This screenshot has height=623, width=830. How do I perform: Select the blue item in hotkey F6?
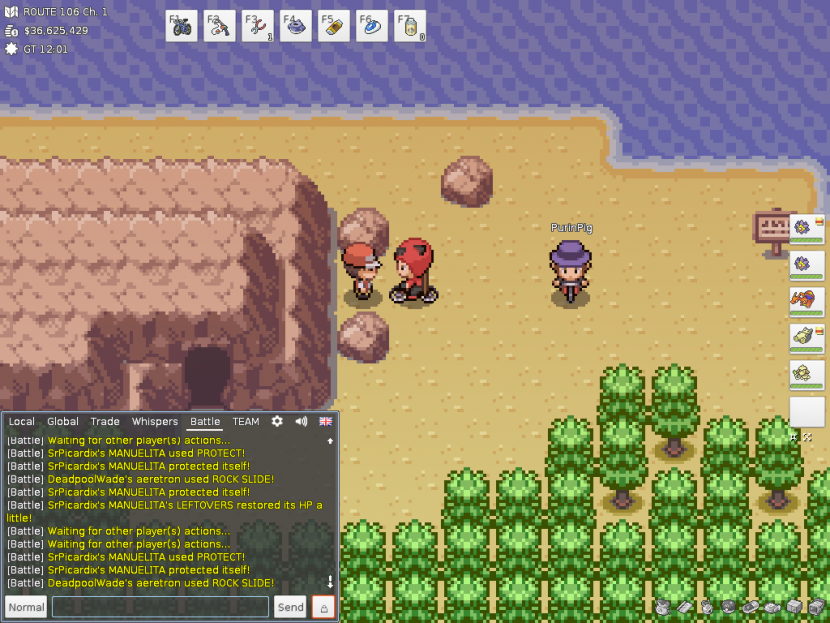pyautogui.click(x=372, y=26)
